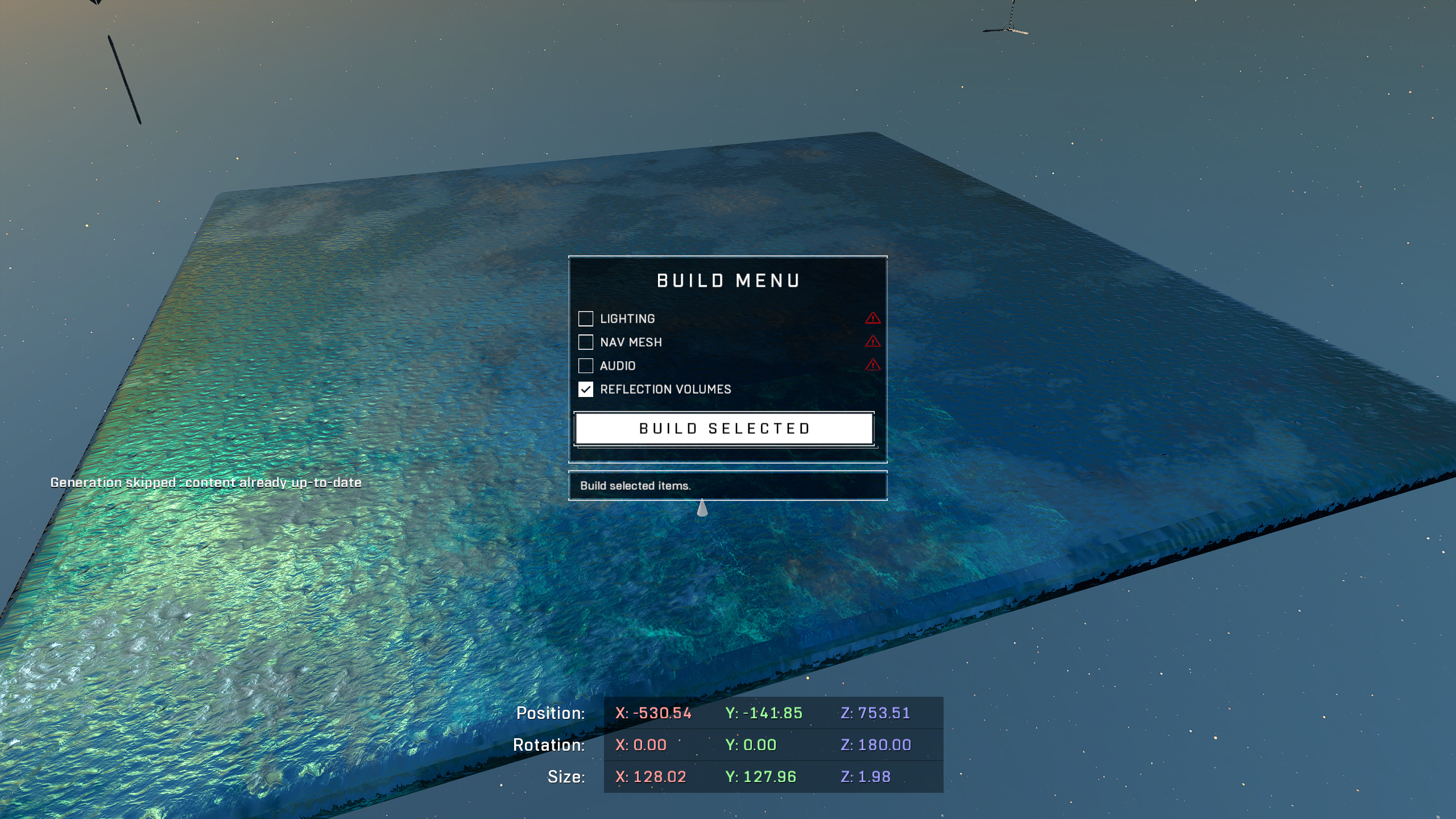Click the Size Y value field
The width and height of the screenshot is (1456, 819).
coord(760,777)
